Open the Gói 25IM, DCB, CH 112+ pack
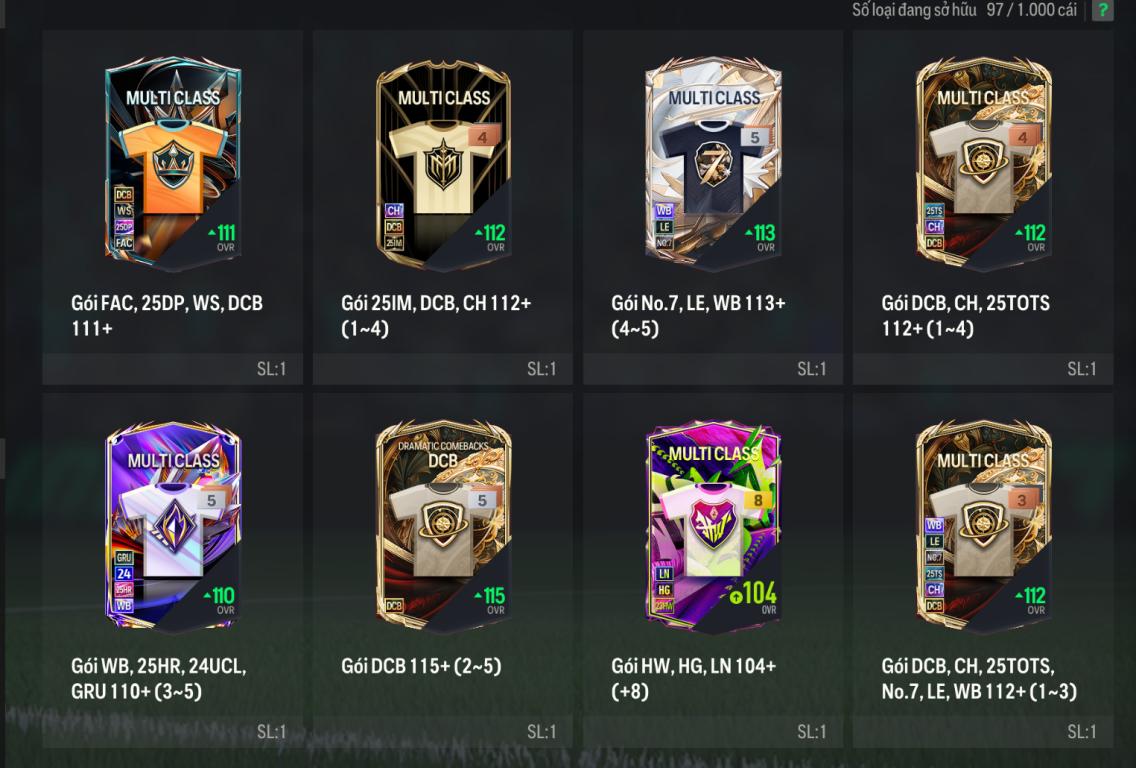Viewport: 1136px width, 768px height. click(443, 165)
